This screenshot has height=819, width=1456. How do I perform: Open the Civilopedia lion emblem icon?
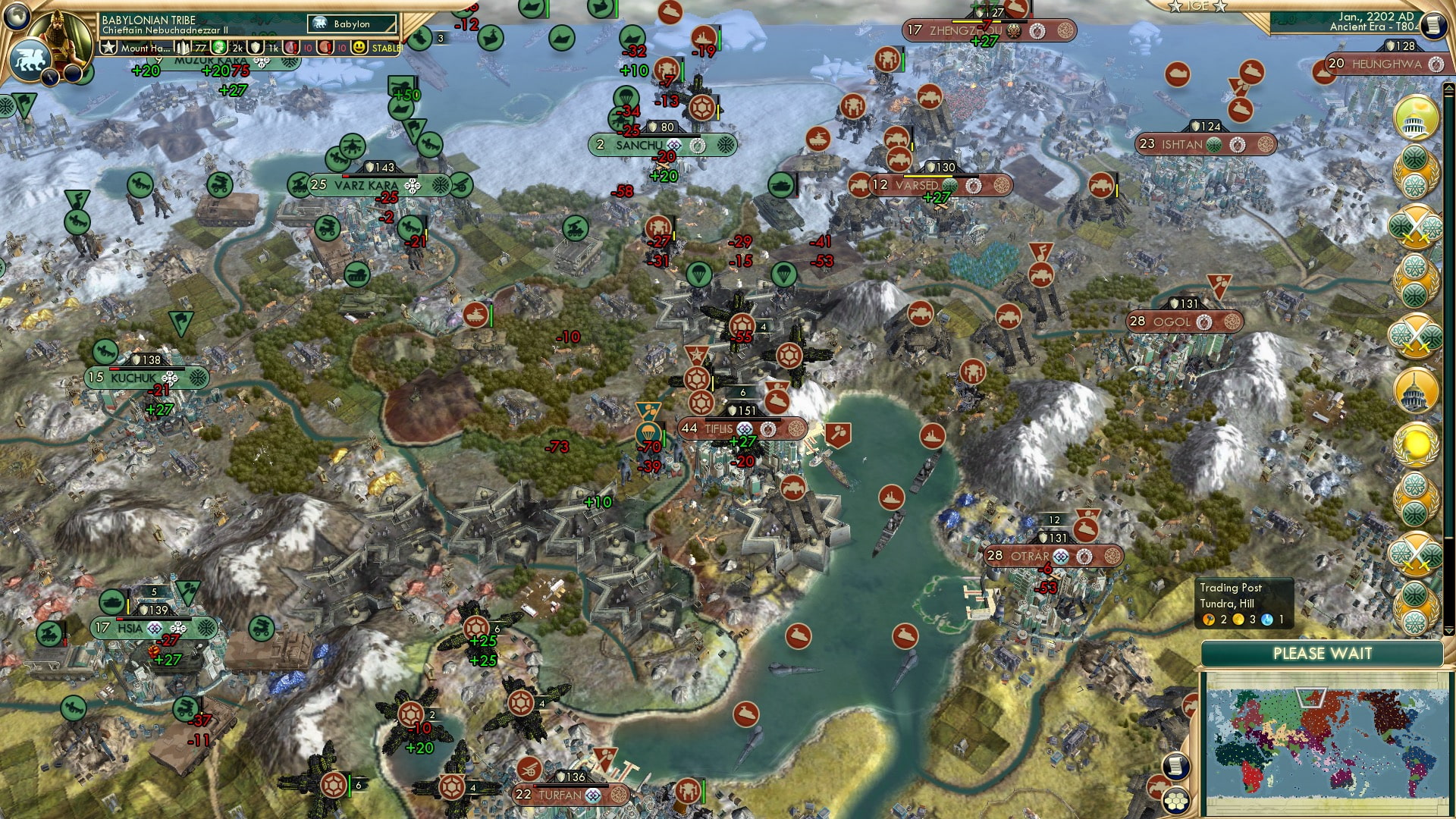pos(31,61)
